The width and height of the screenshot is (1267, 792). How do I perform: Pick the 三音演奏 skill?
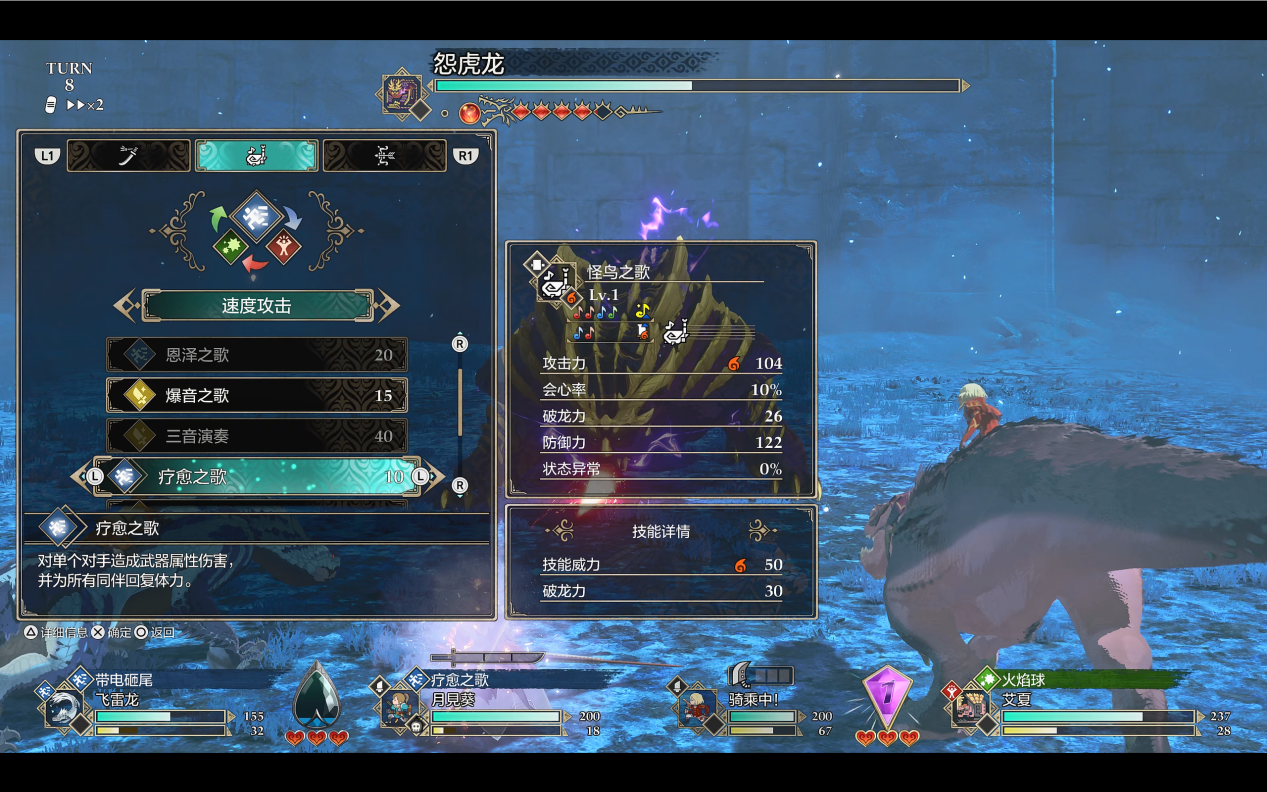click(x=257, y=436)
